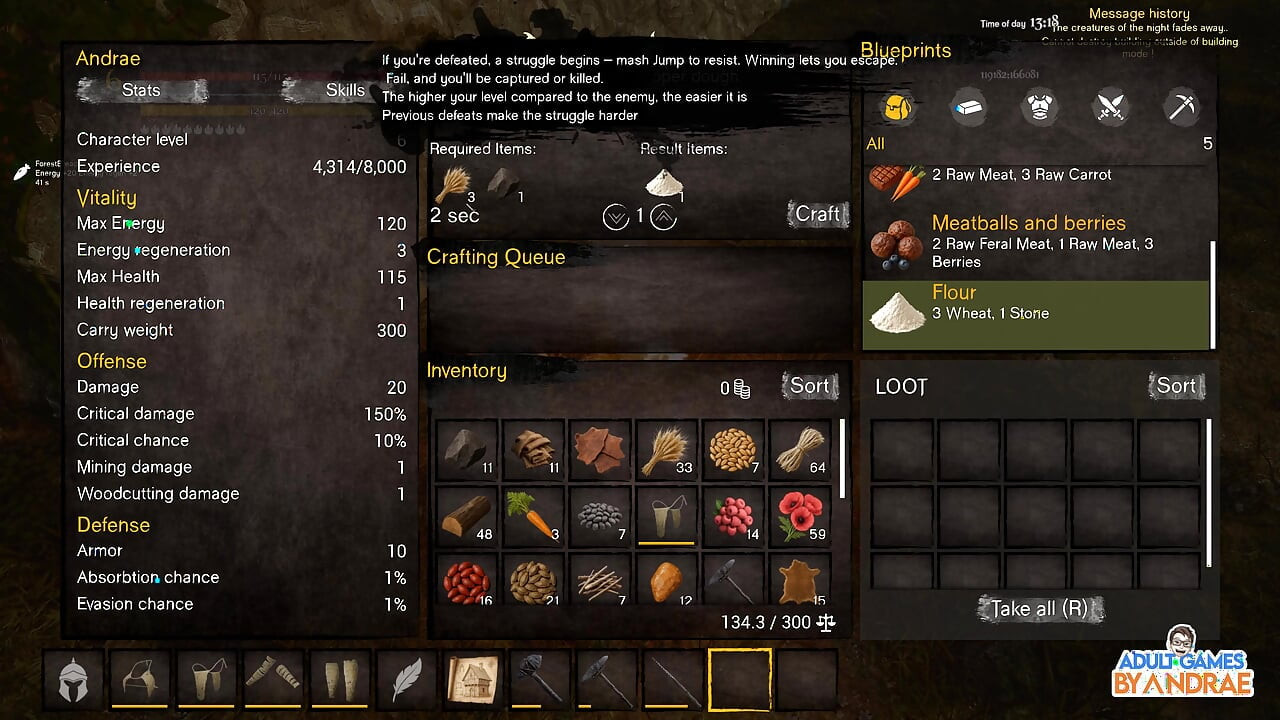The image size is (1280, 720).
Task: Filter blueprints by ingot materials category
Action: 968,107
